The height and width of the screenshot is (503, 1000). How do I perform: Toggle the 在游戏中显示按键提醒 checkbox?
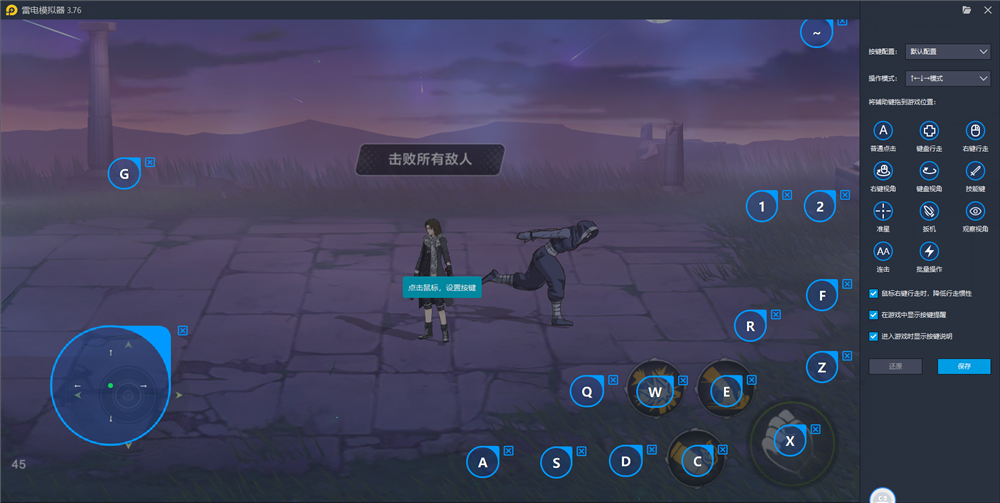pos(874,315)
